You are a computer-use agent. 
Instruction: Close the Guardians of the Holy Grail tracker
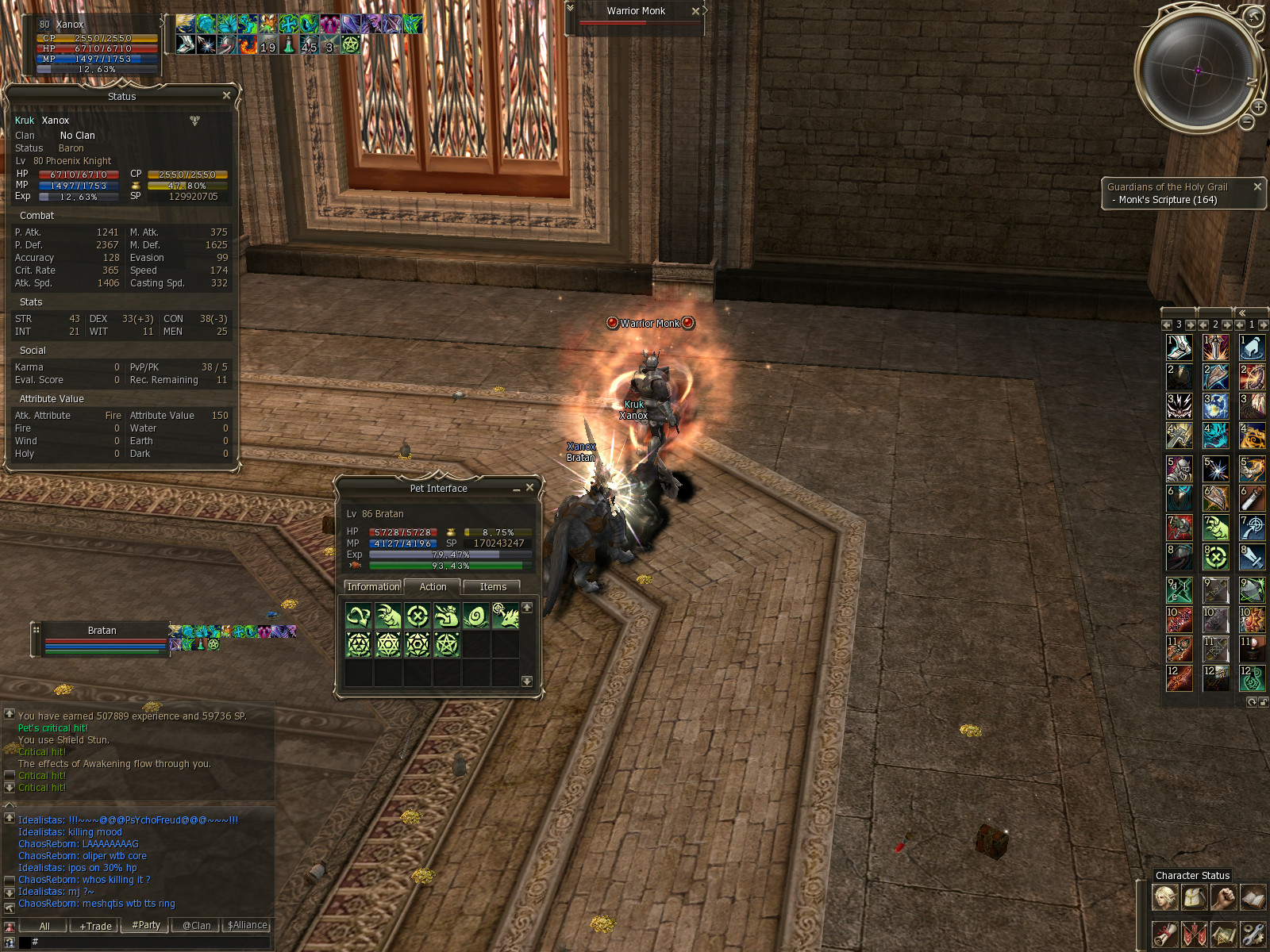point(1257,186)
